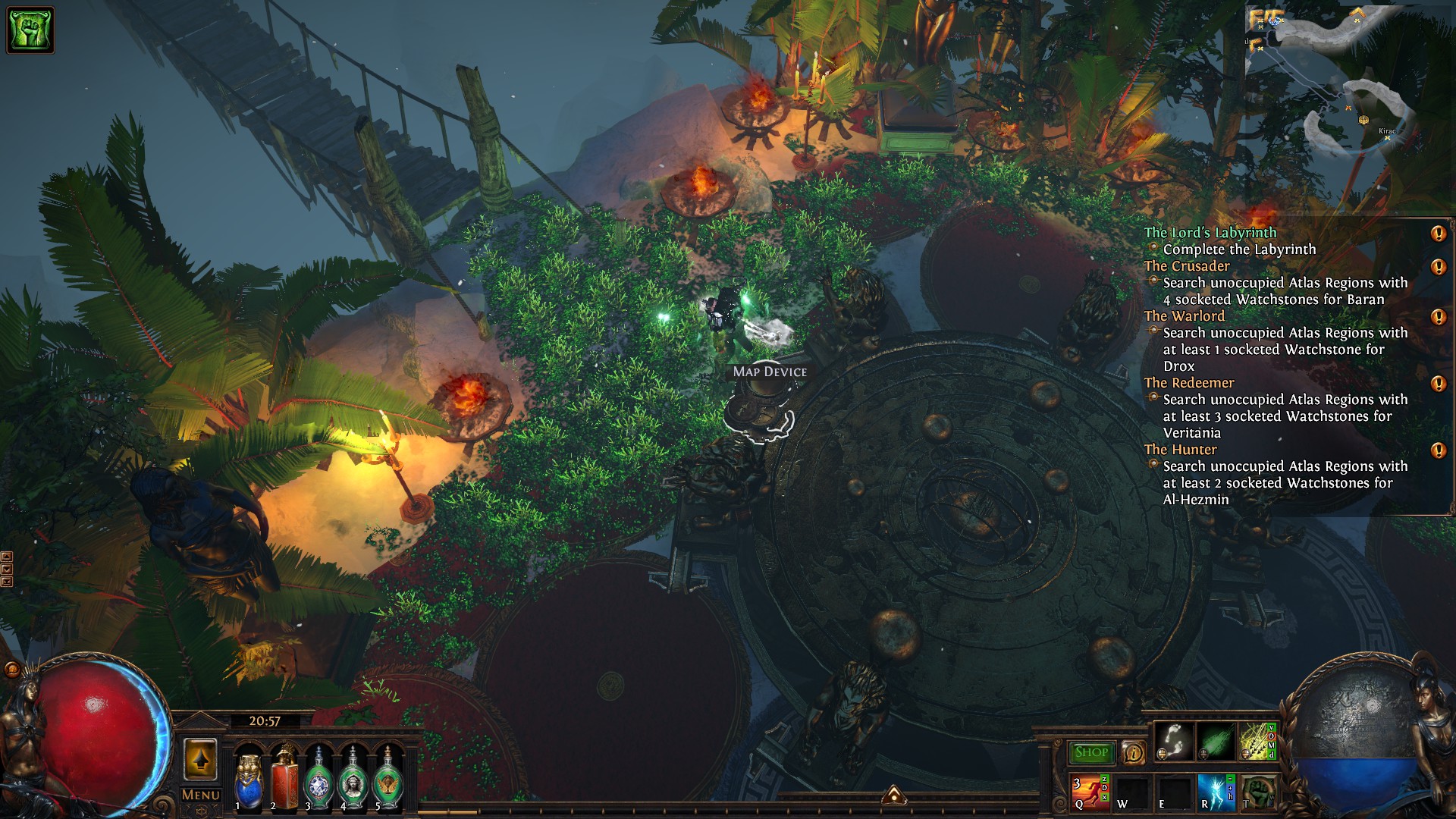
Task: Select The Lord's Labyrinth quest entry
Action: [1210, 233]
